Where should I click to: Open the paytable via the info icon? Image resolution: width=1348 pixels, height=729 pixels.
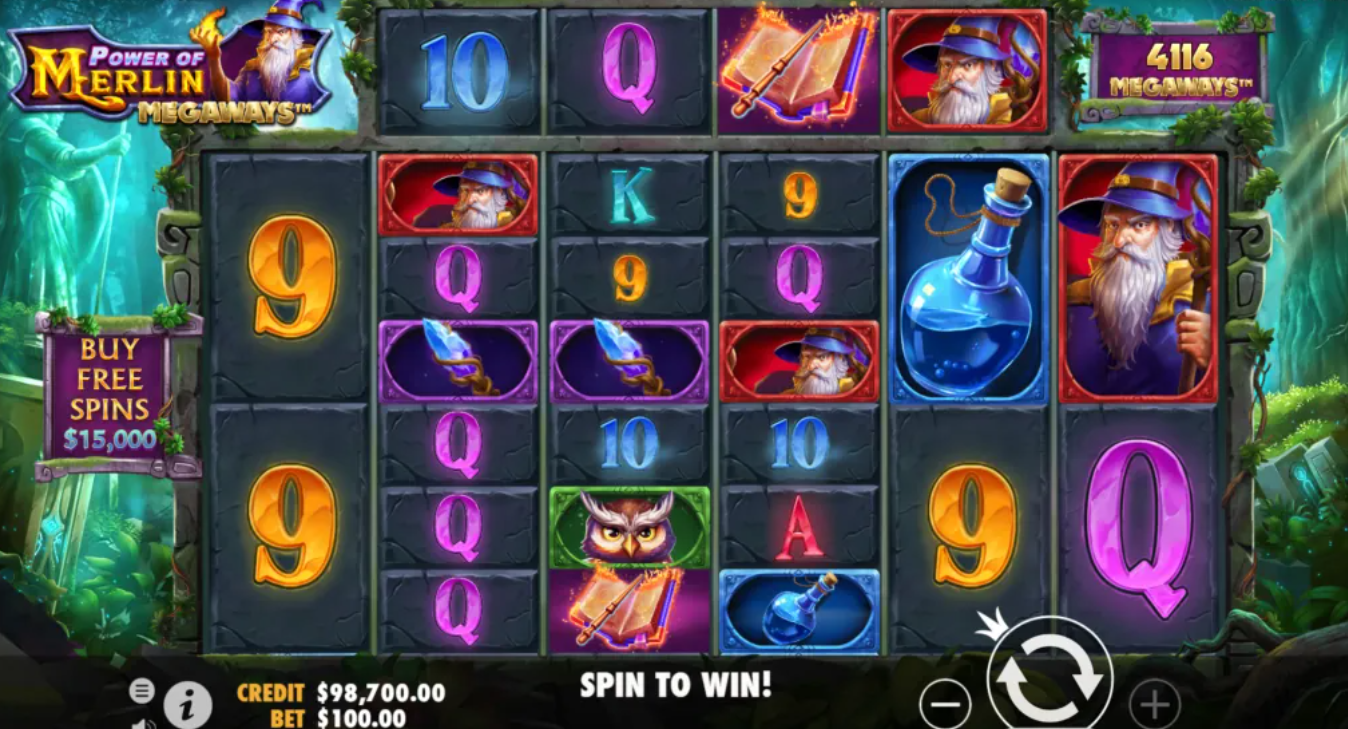186,702
